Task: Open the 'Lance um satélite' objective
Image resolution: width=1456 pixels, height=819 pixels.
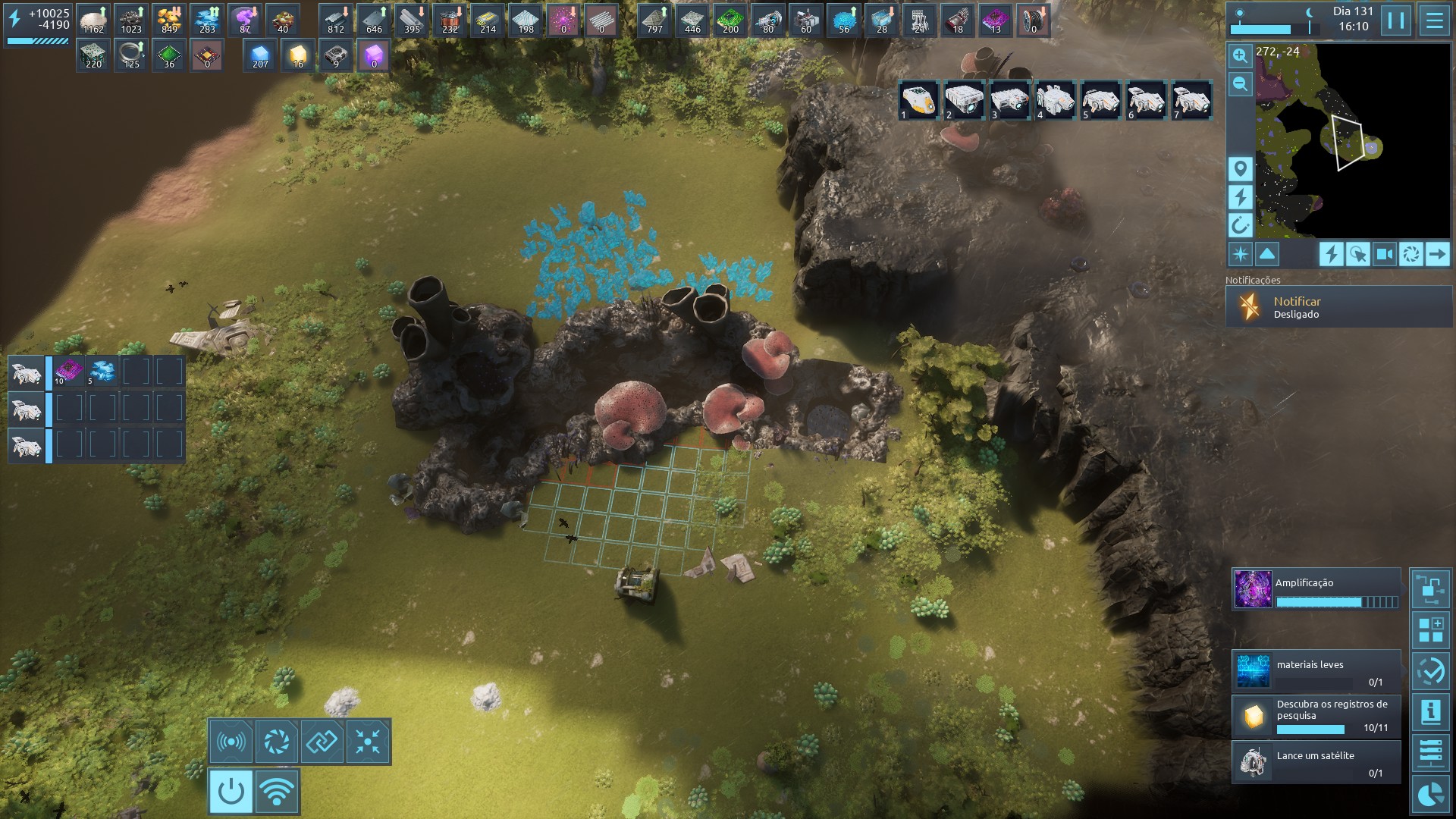Action: tap(1316, 762)
